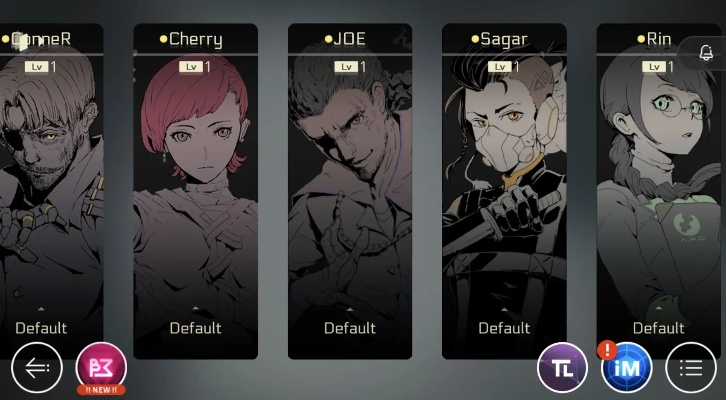726x400 pixels.
Task: Open the blue iM button
Action: pyautogui.click(x=626, y=367)
